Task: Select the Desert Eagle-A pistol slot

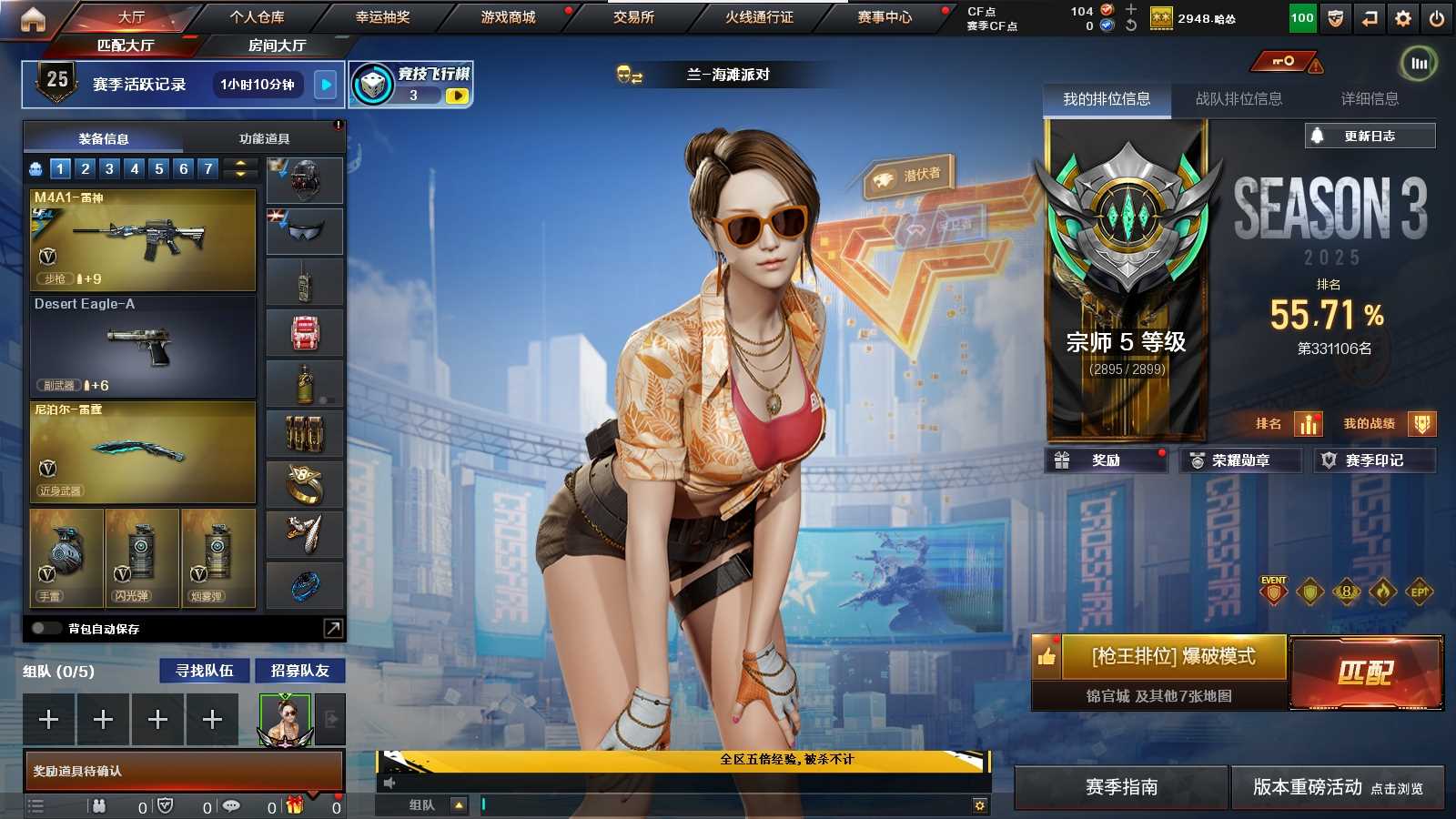Action: pos(143,347)
